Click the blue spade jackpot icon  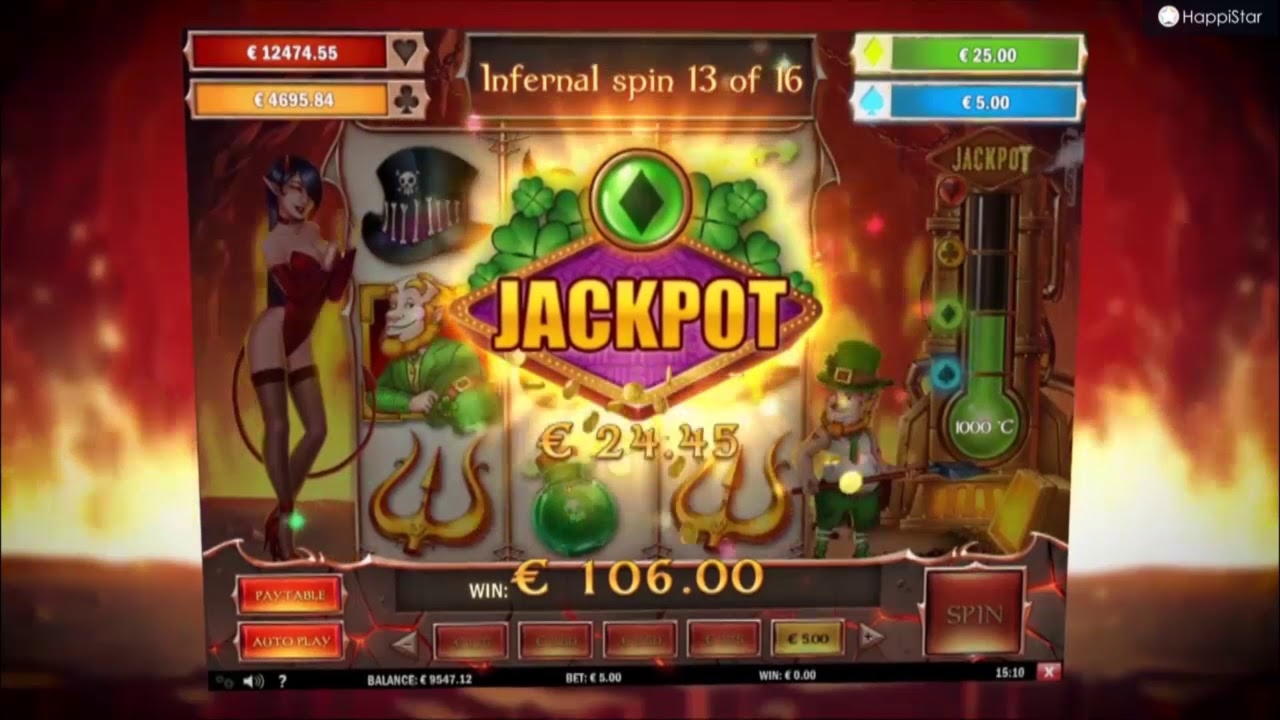pos(873,100)
